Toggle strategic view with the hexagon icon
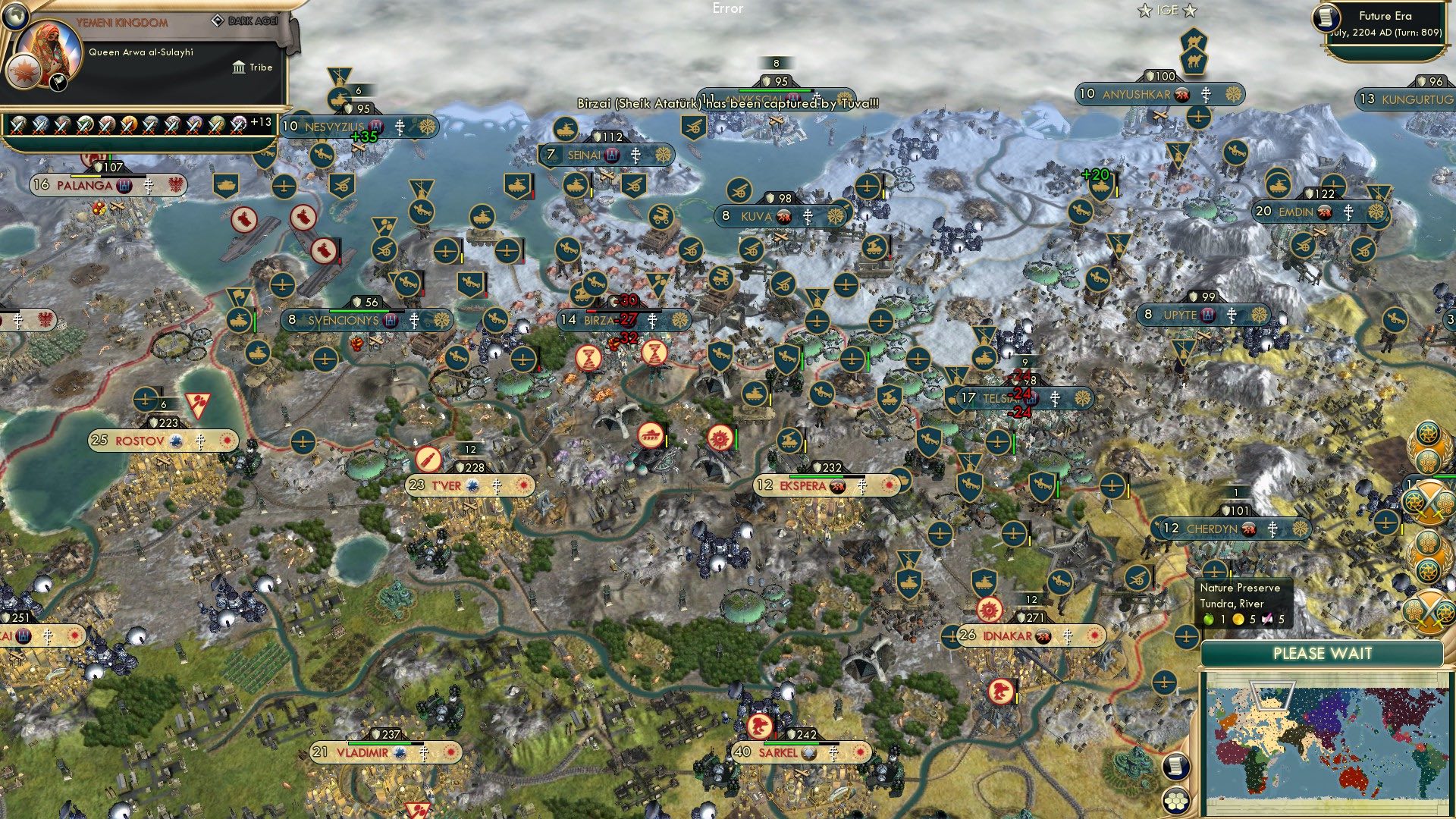This screenshot has height=819, width=1456. tap(1176, 802)
